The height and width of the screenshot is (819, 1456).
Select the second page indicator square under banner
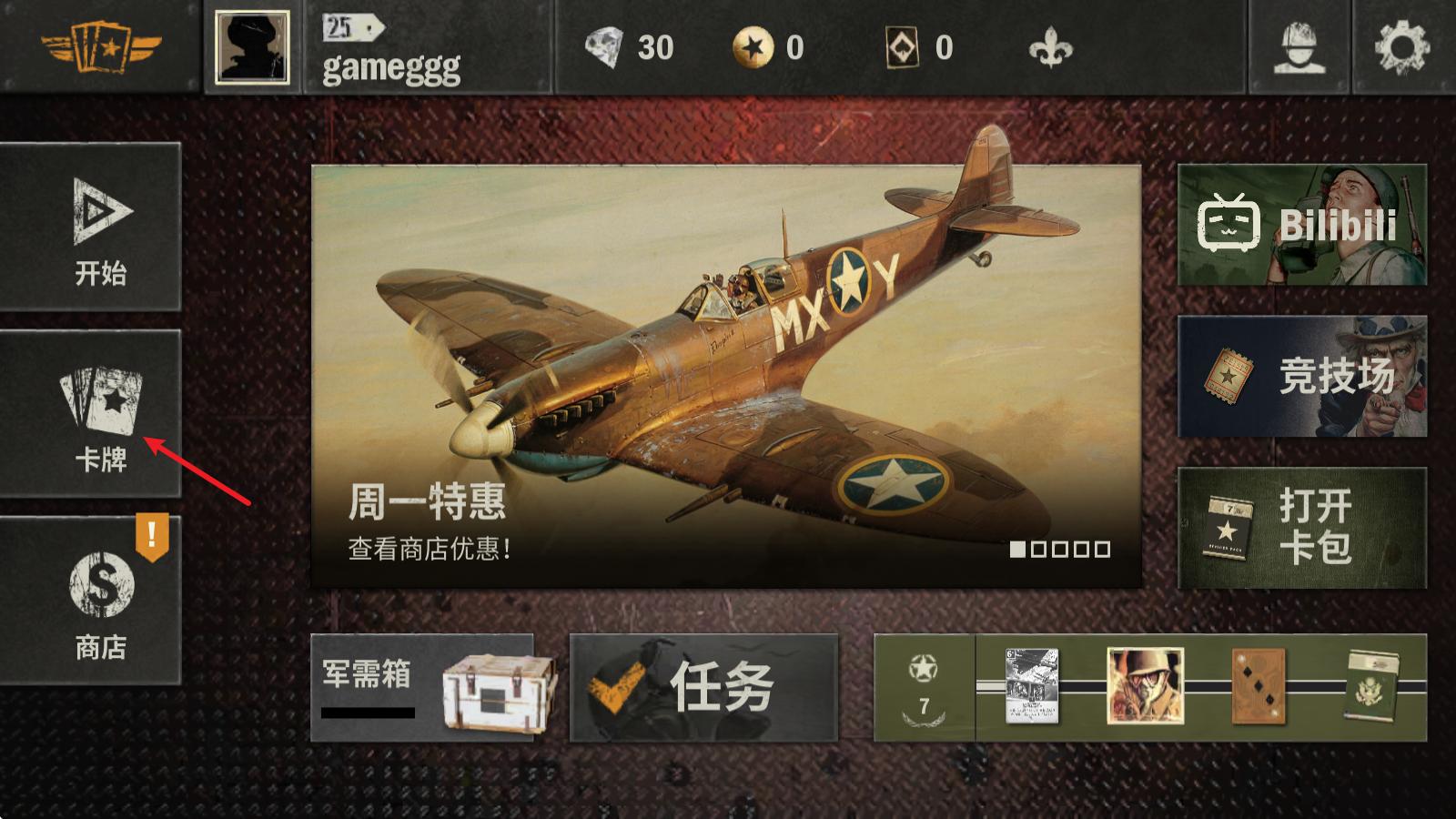click(x=1037, y=549)
